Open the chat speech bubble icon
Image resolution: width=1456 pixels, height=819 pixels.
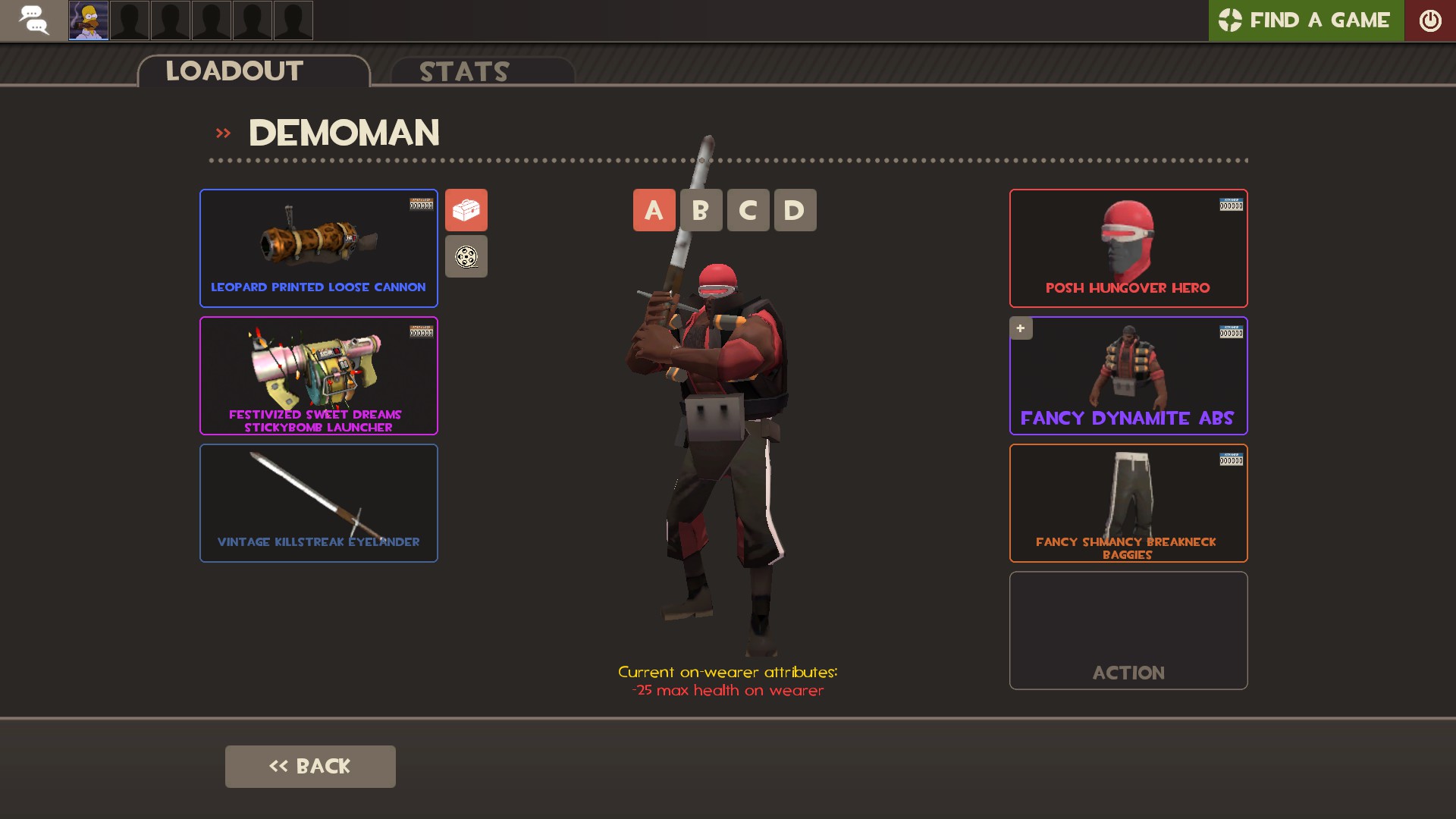[33, 20]
